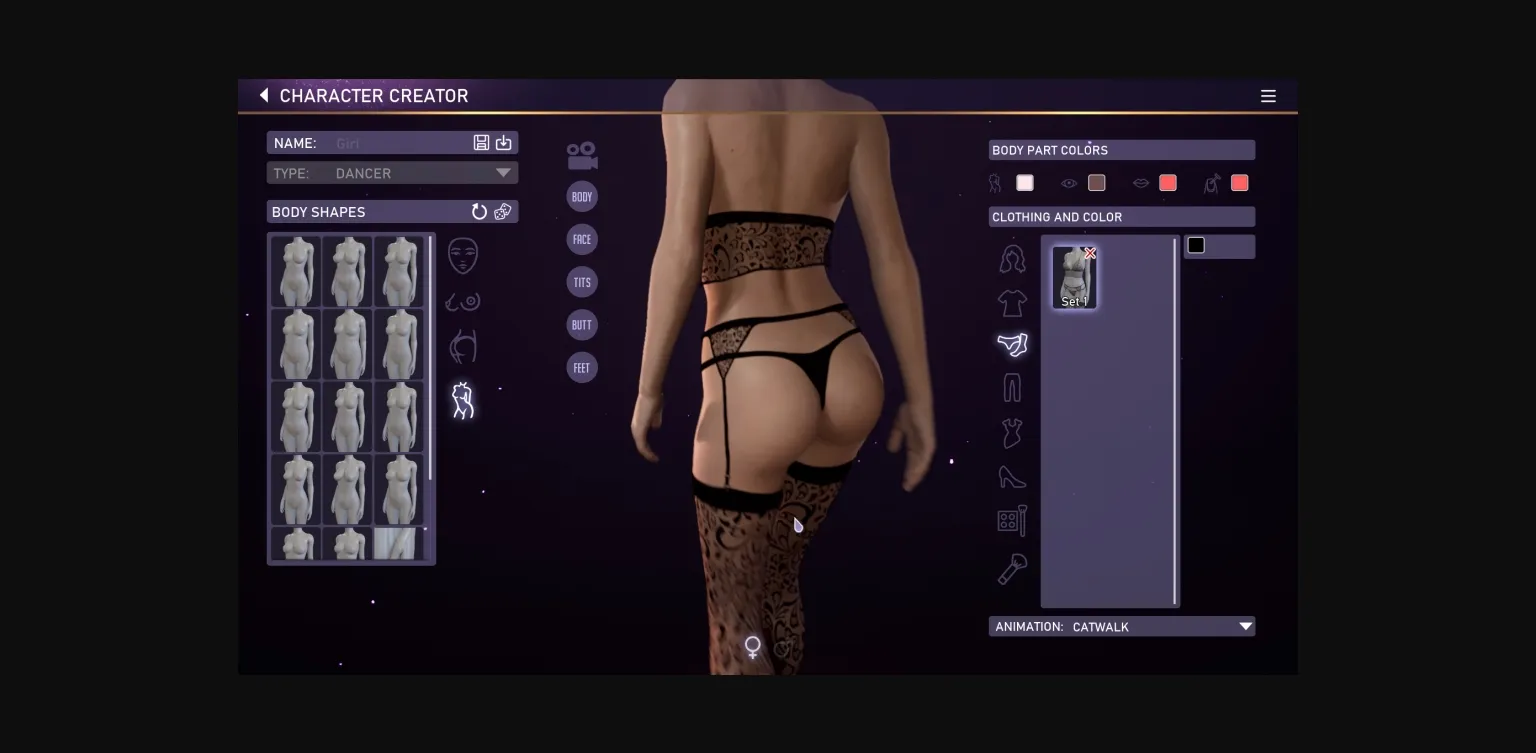Reset body shapes using the circular arrow icon
This screenshot has width=1536, height=753.
coord(479,211)
